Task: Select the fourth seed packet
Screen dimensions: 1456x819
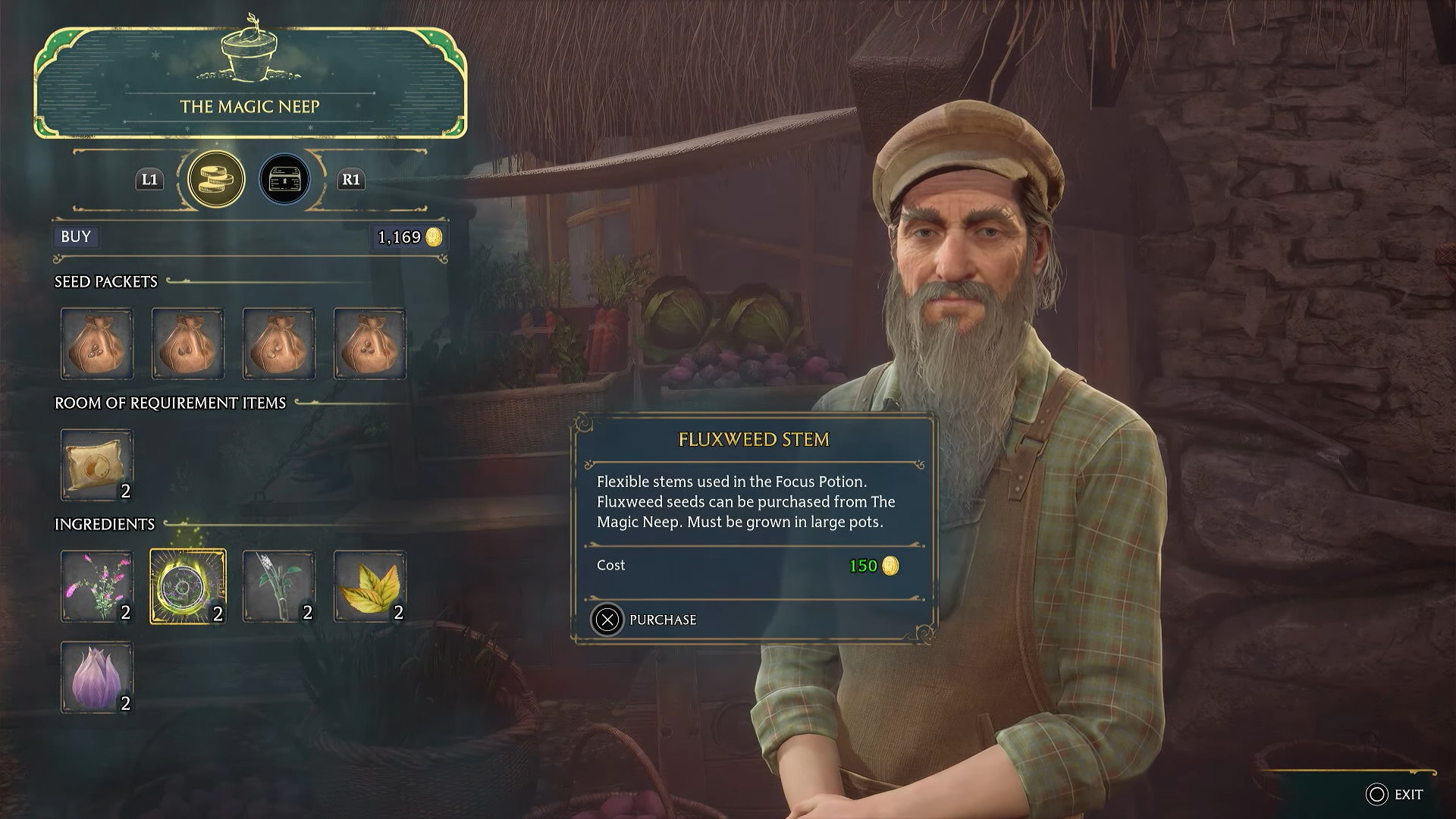Action: tap(370, 344)
